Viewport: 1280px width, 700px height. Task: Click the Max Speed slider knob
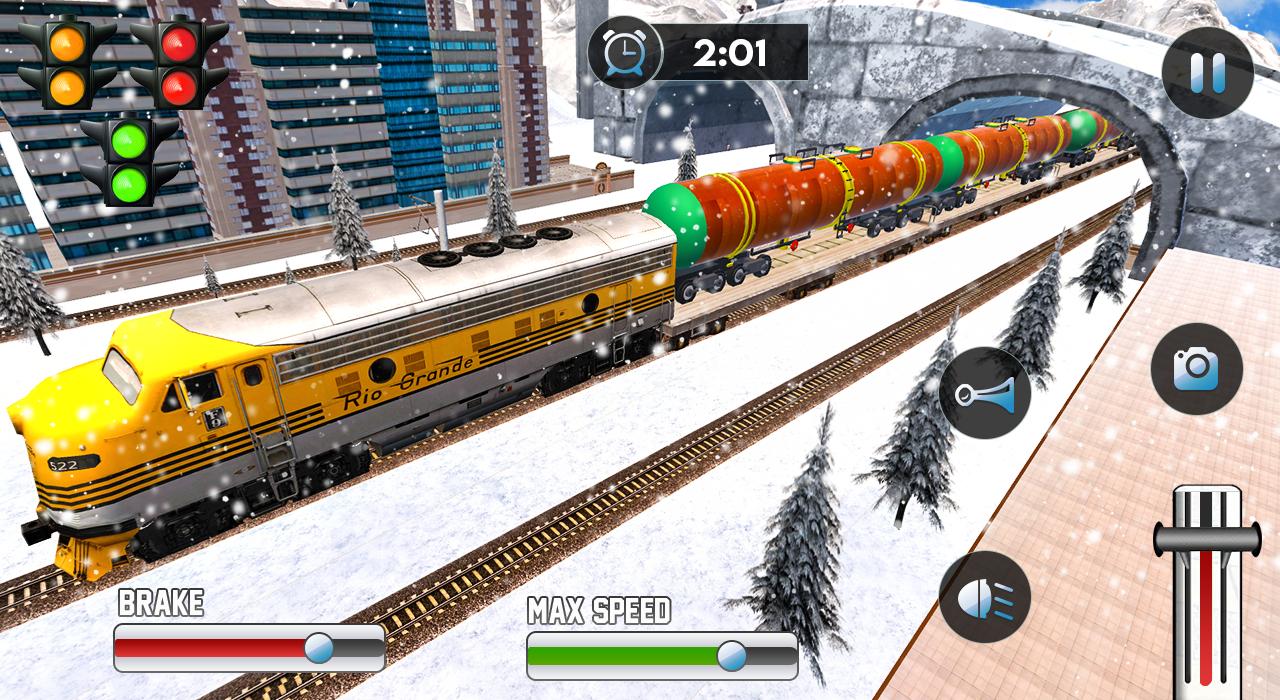click(x=731, y=656)
